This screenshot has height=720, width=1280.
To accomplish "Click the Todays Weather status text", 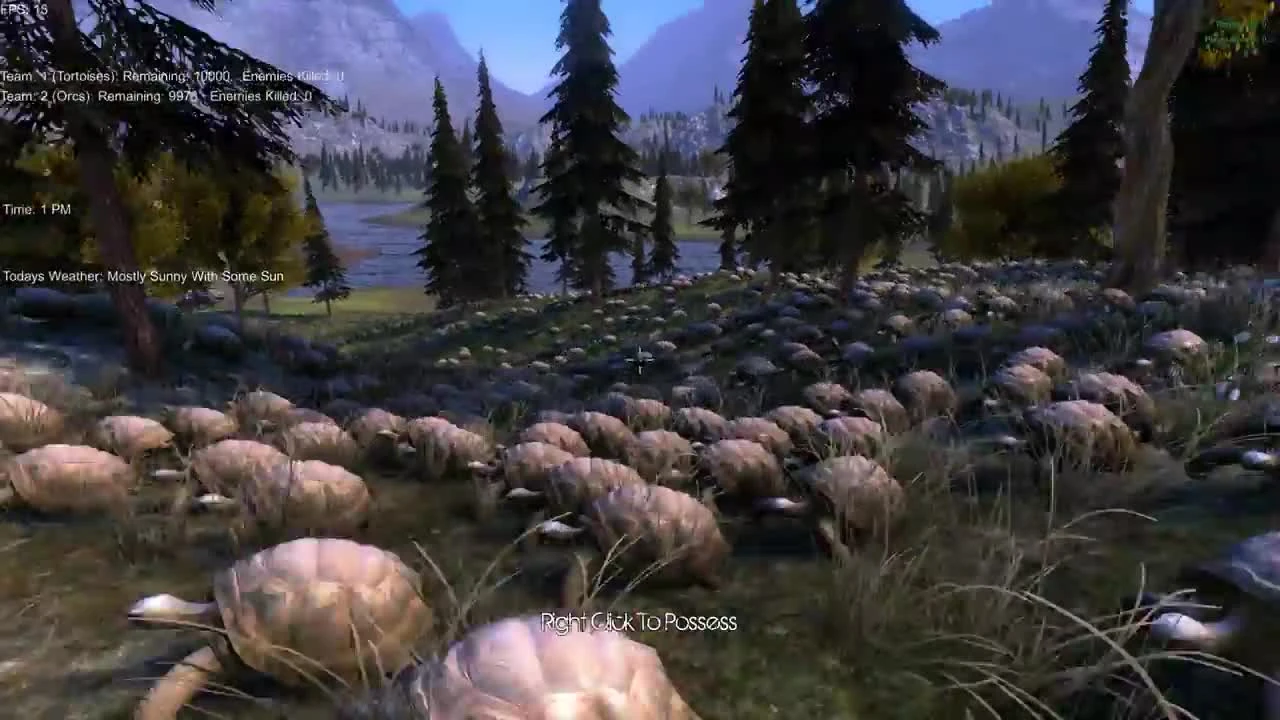I will 143,275.
